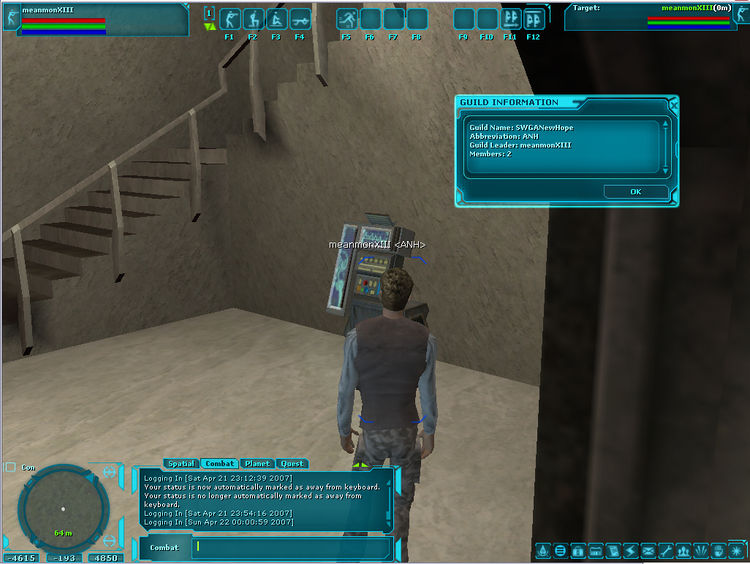This screenshot has width=750, height=564.
Task: Open the wrench options icon
Action: (x=666, y=551)
